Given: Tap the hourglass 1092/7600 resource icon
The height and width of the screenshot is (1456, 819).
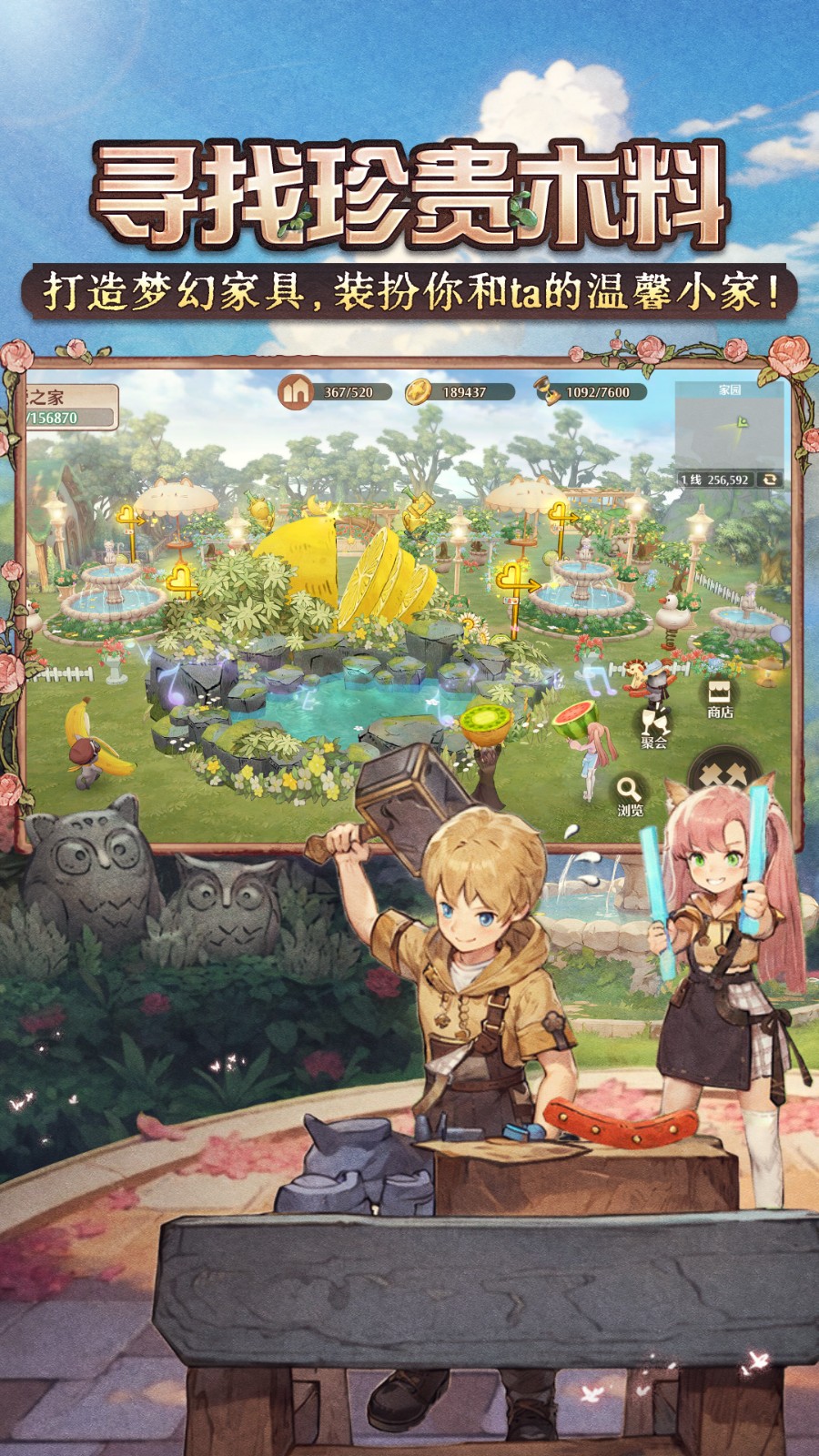Looking at the screenshot, I should [x=545, y=391].
